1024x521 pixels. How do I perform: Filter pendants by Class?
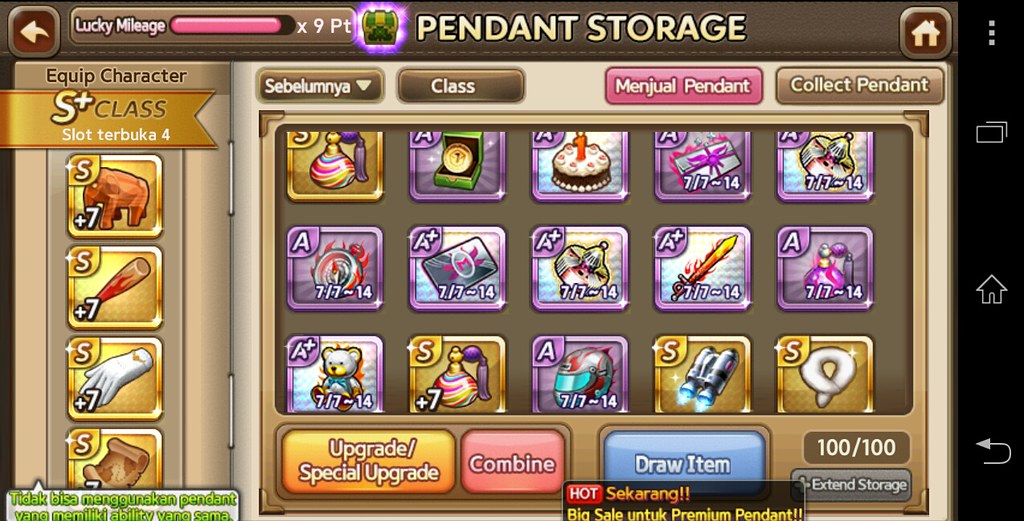point(460,86)
